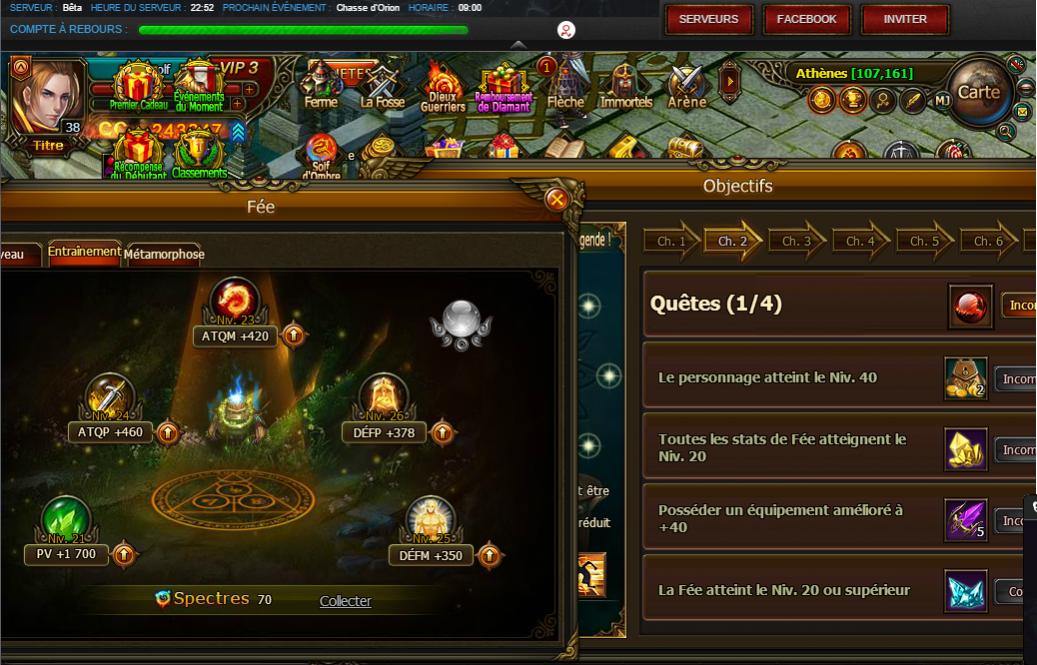Switch to the Métamorphose tab
The image size is (1037, 665).
pyautogui.click(x=164, y=254)
